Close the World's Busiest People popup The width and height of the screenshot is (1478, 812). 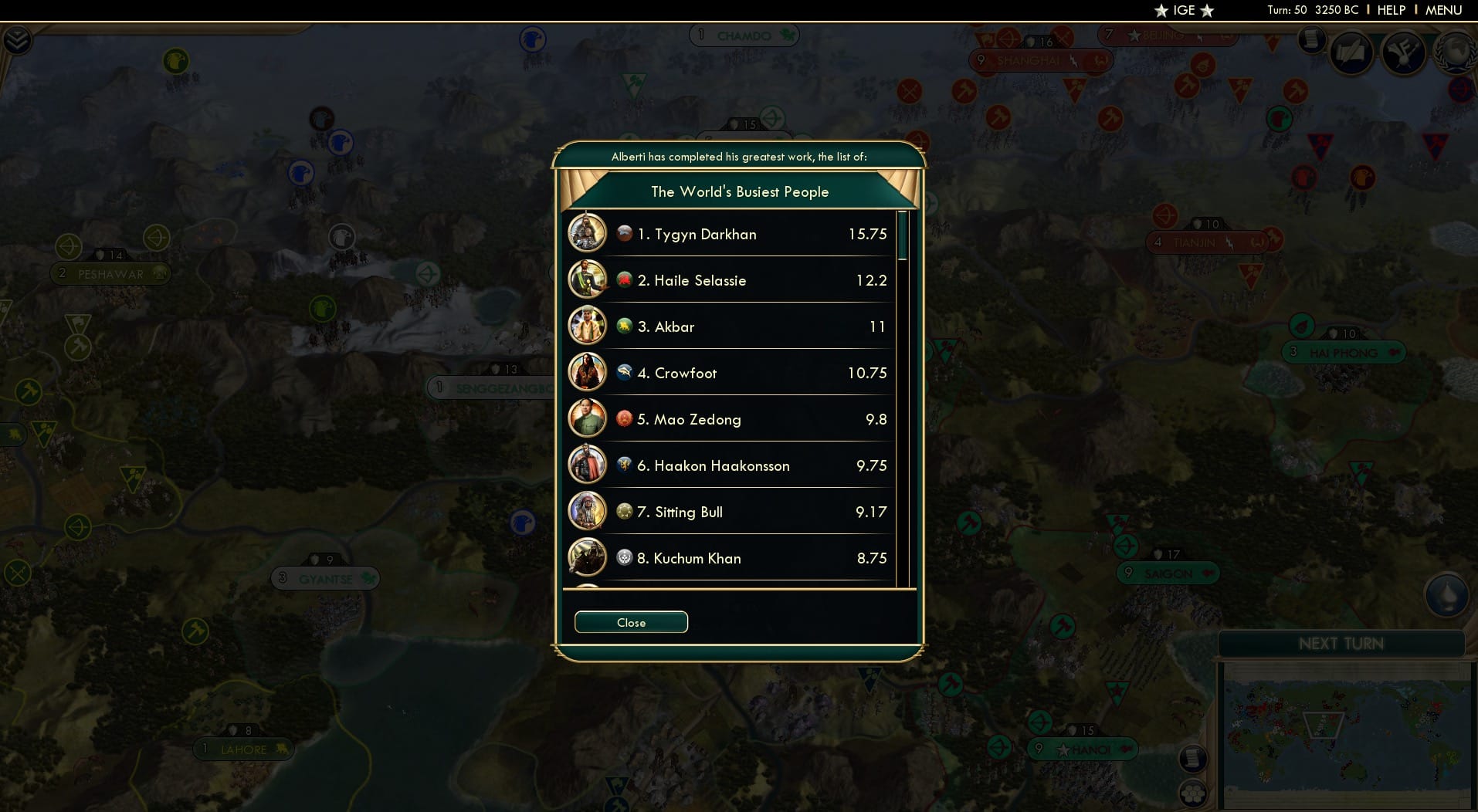631,622
